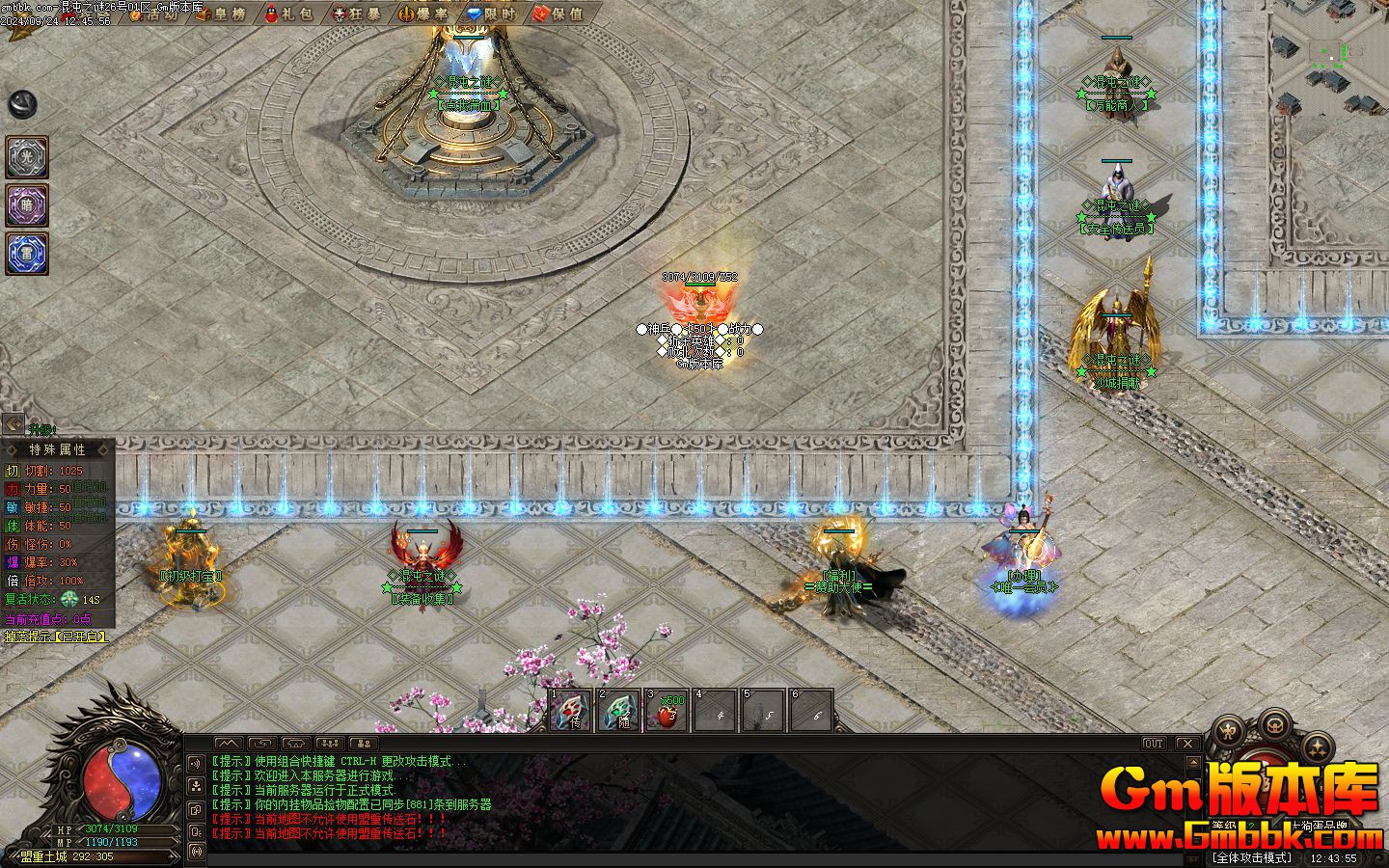Screen dimensions: 1389x868
Task: Open the 皇榜 ranking menu
Action: (220, 14)
